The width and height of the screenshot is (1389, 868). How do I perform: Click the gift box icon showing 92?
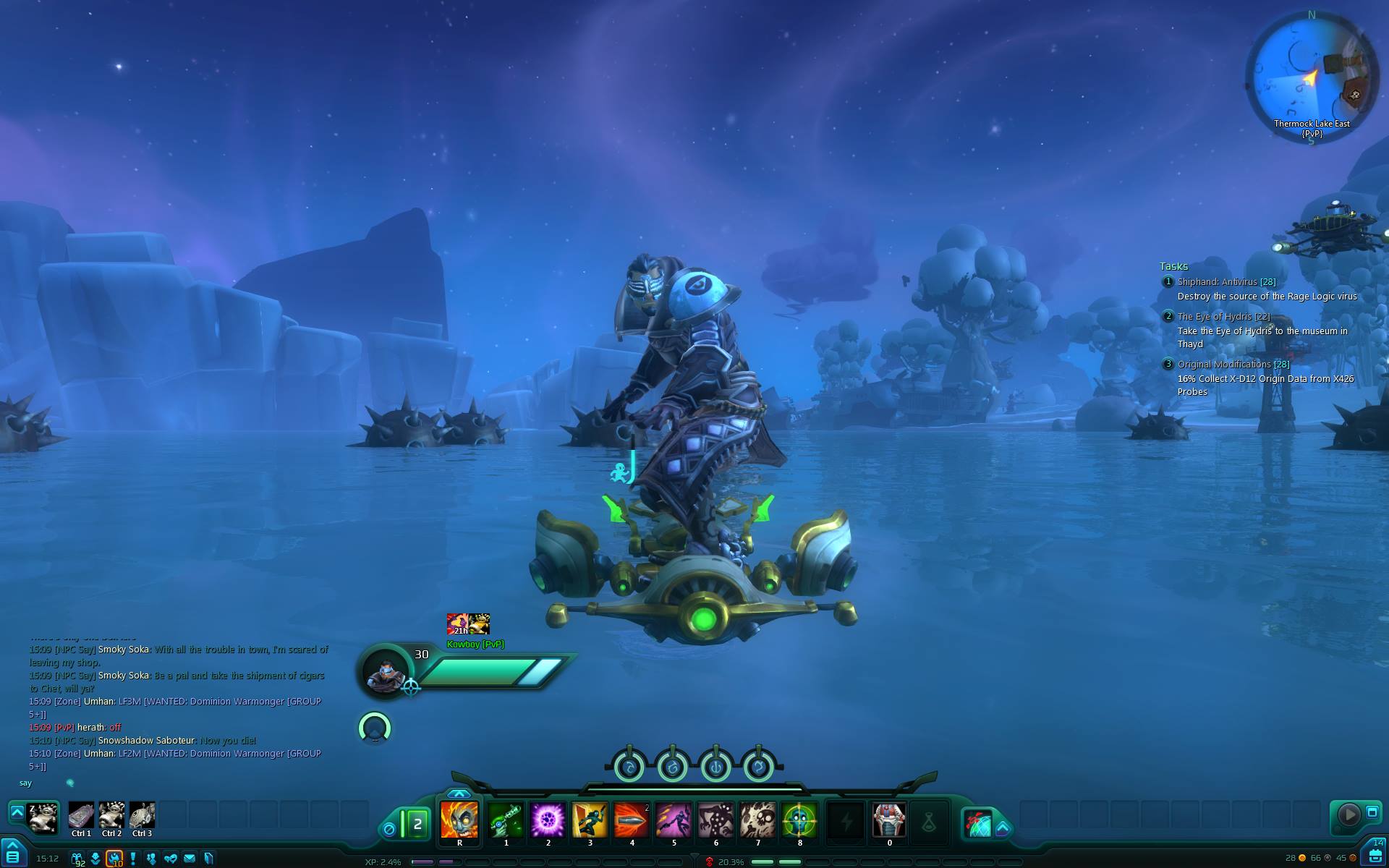77,859
